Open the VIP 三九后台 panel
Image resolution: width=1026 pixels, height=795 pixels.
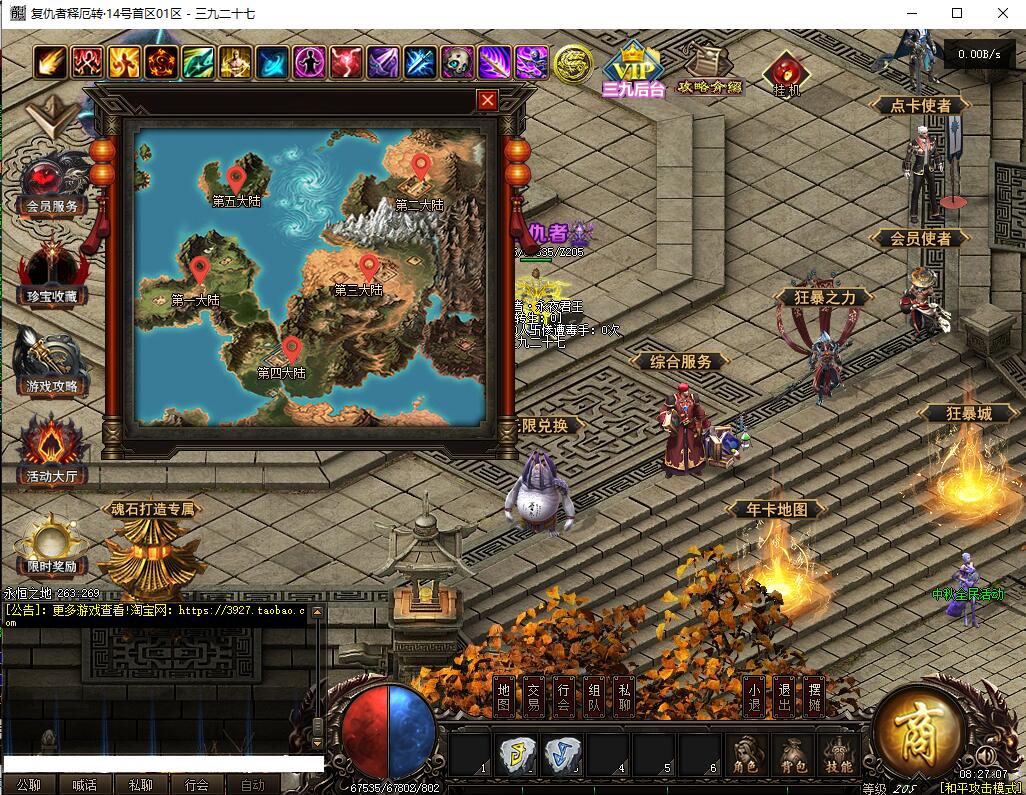pos(633,68)
